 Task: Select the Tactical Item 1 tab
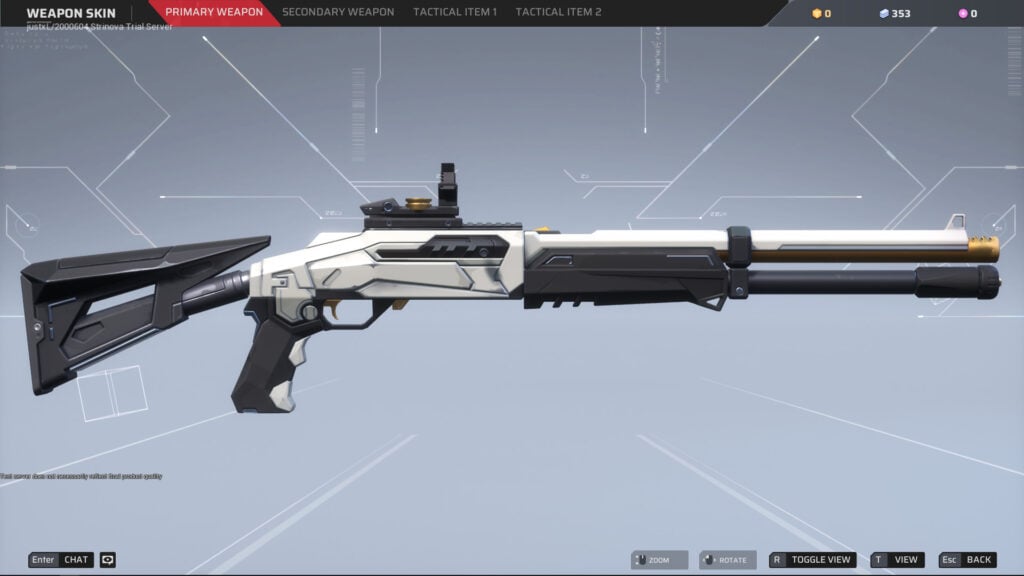(455, 13)
